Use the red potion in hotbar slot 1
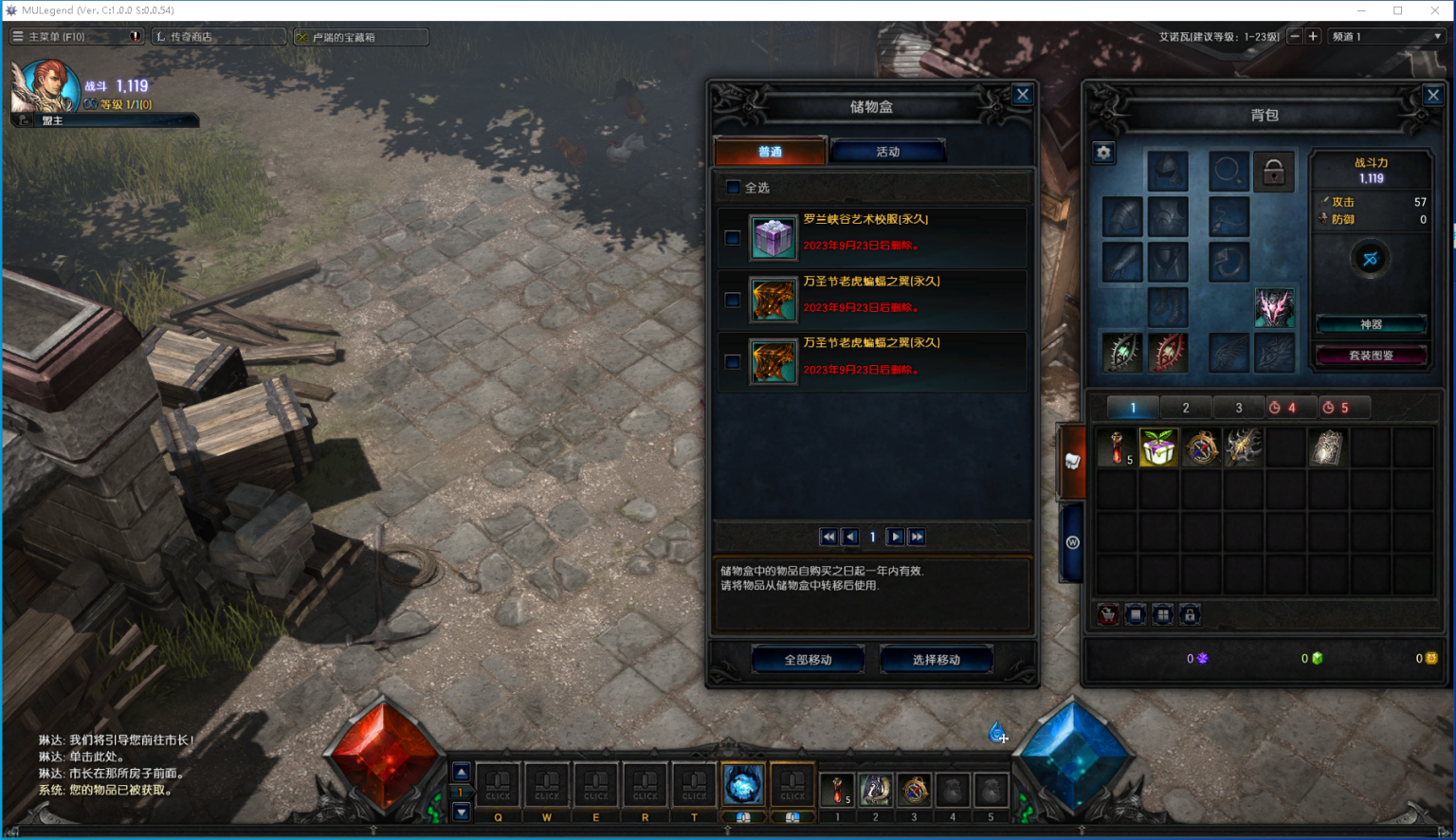The width and height of the screenshot is (1456, 840). (x=837, y=789)
